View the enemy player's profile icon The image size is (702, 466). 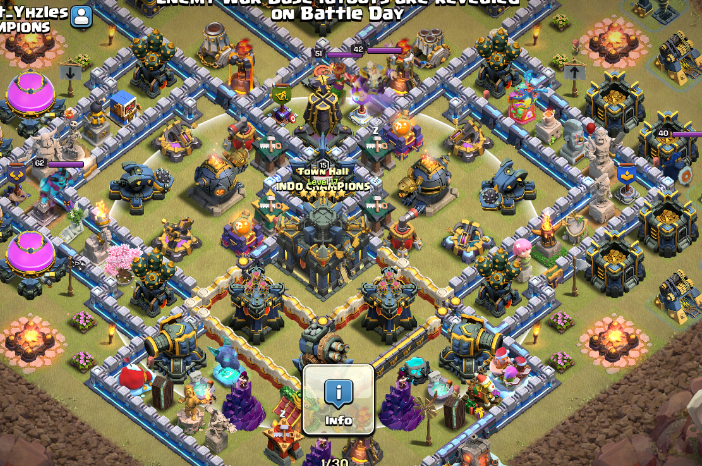click(x=81, y=16)
